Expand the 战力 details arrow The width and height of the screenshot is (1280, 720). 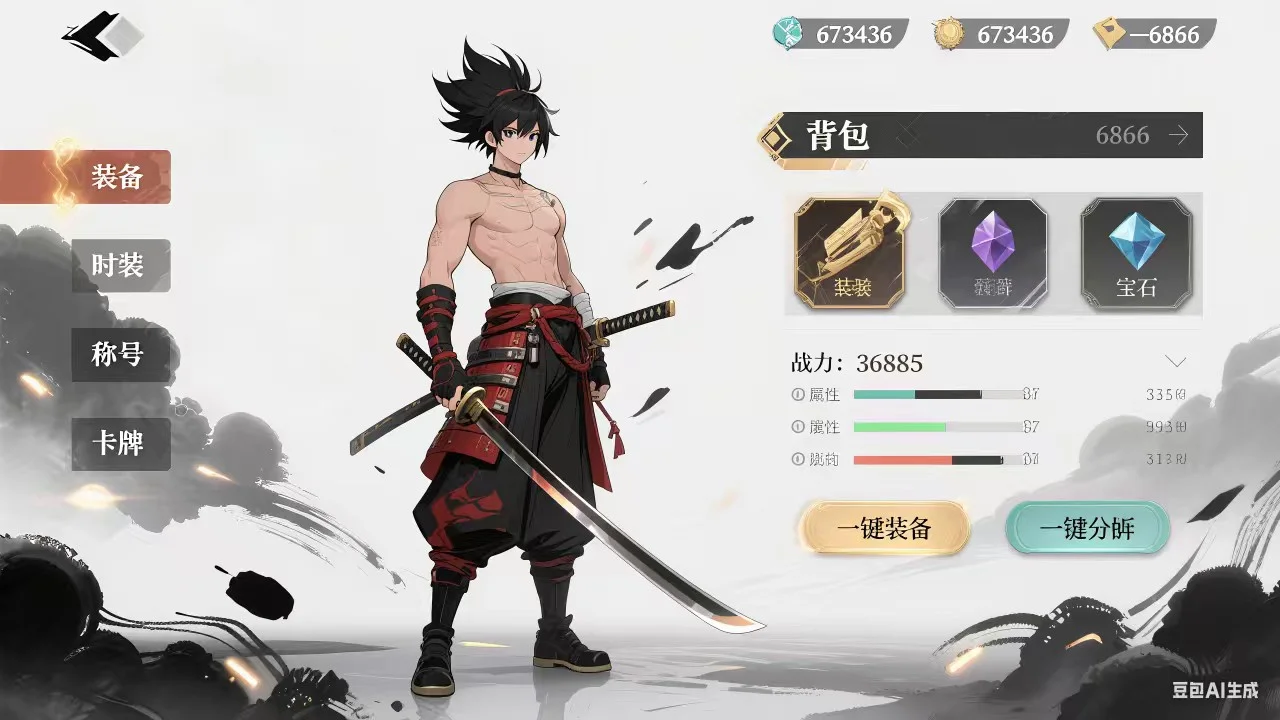pyautogui.click(x=1176, y=361)
